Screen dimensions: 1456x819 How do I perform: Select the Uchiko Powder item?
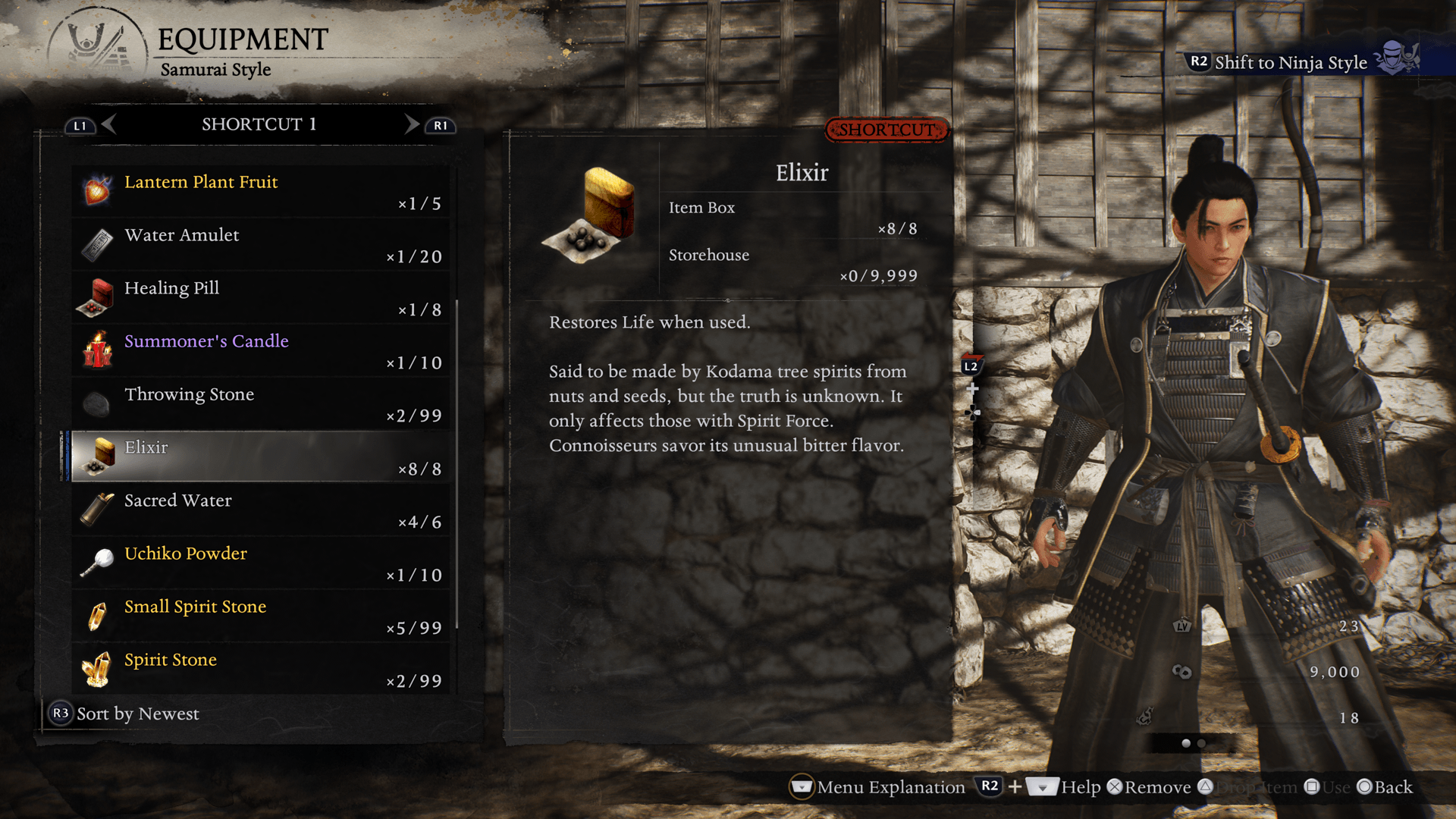click(x=261, y=563)
